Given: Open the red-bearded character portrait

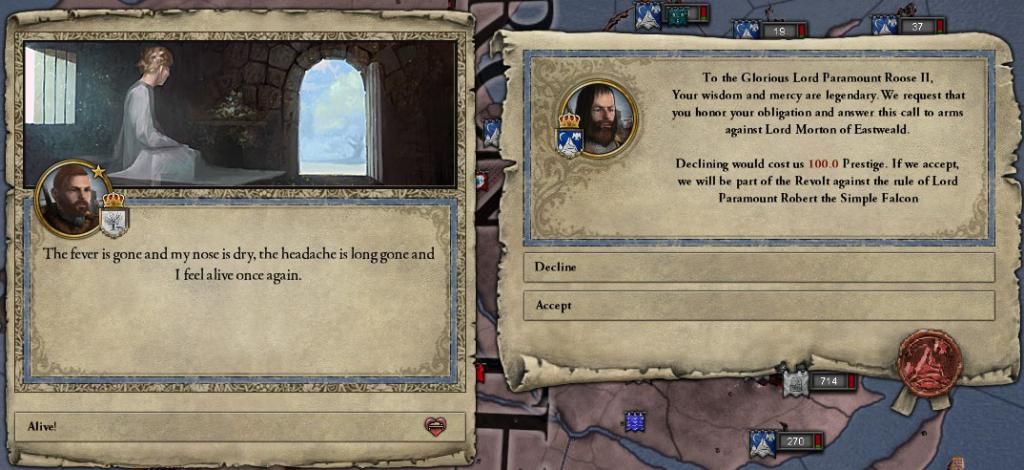Looking at the screenshot, I should coord(68,199).
